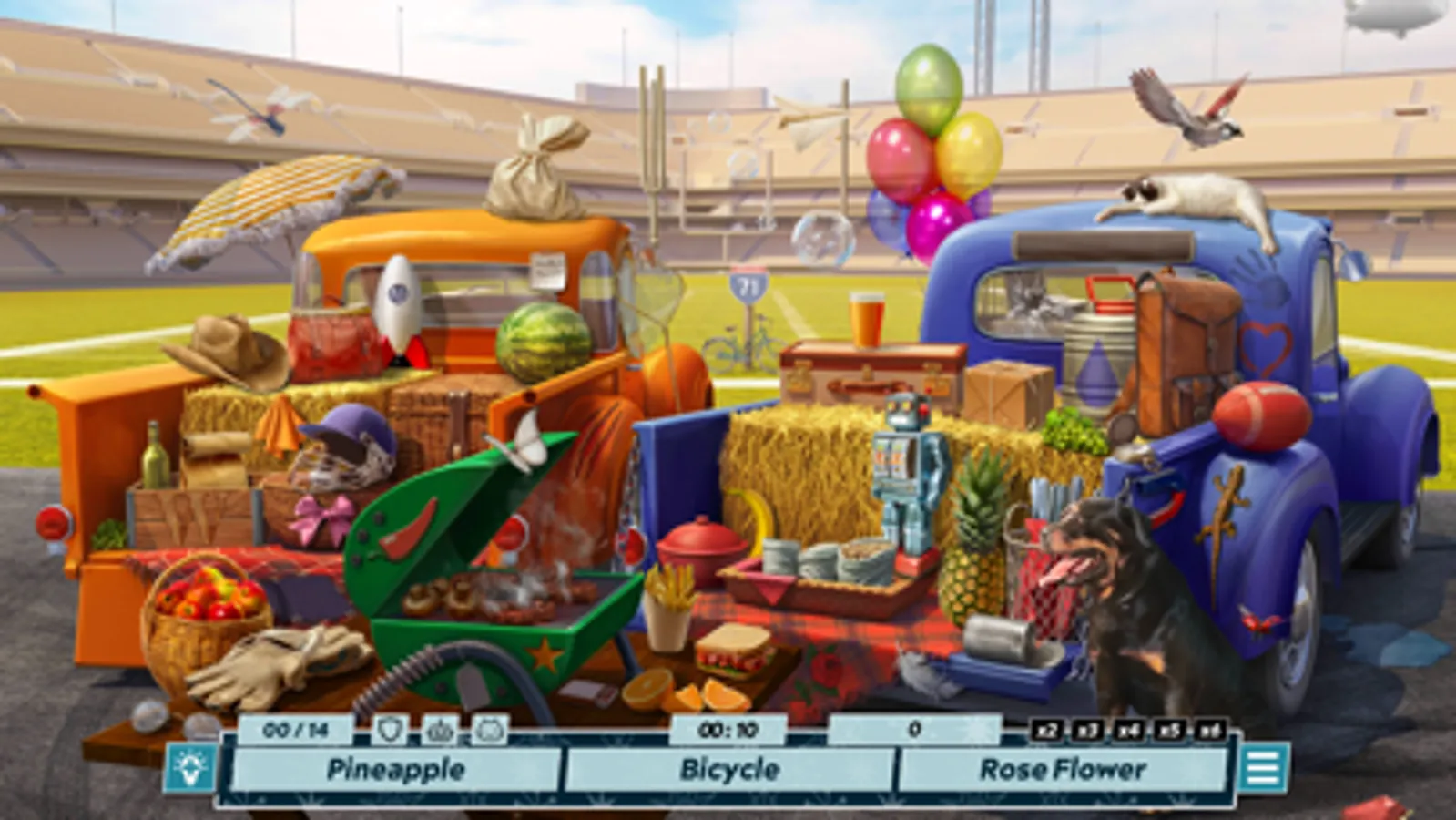Screen dimensions: 1456x820
Task: Click the 00:10 timer display
Action: point(728,728)
